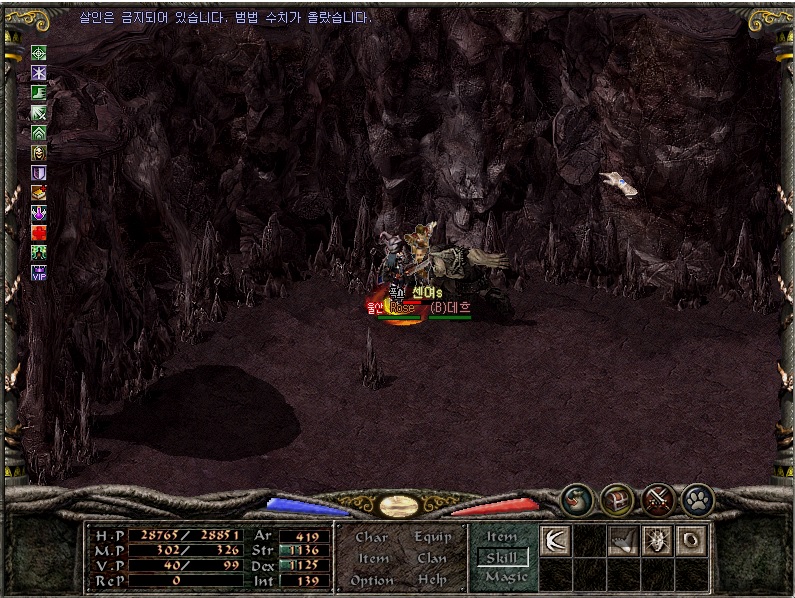Image resolution: width=795 pixels, height=598 pixels.
Task: Select the ring-shaped skill slot
Action: click(691, 540)
